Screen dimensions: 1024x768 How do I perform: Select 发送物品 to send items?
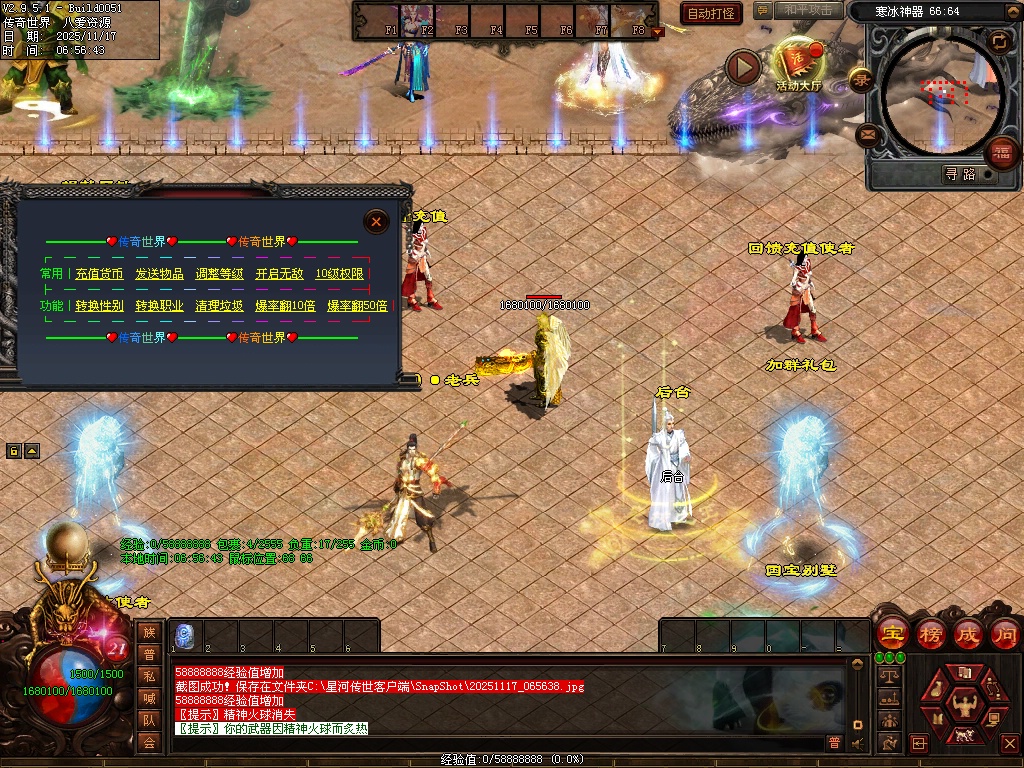pyautogui.click(x=159, y=274)
